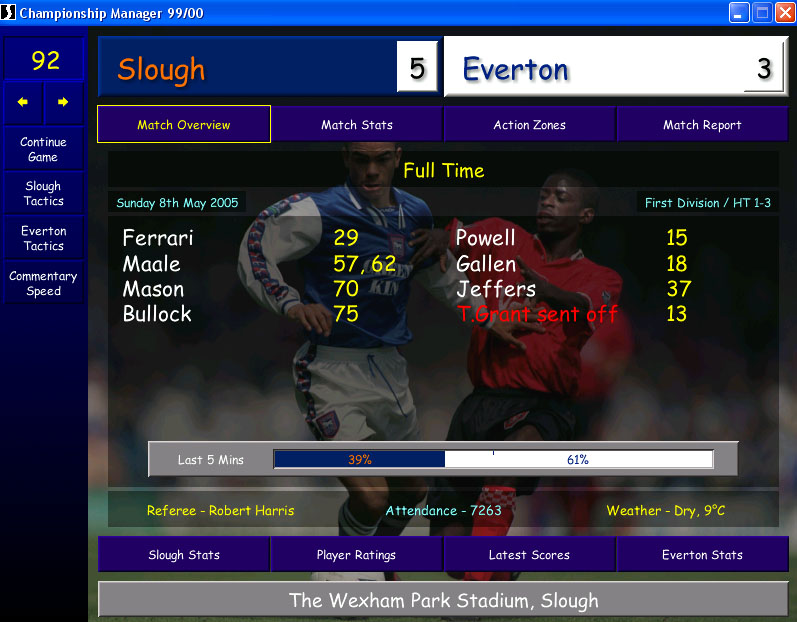View Slough Stats
The height and width of the screenshot is (622, 797).
click(x=184, y=555)
